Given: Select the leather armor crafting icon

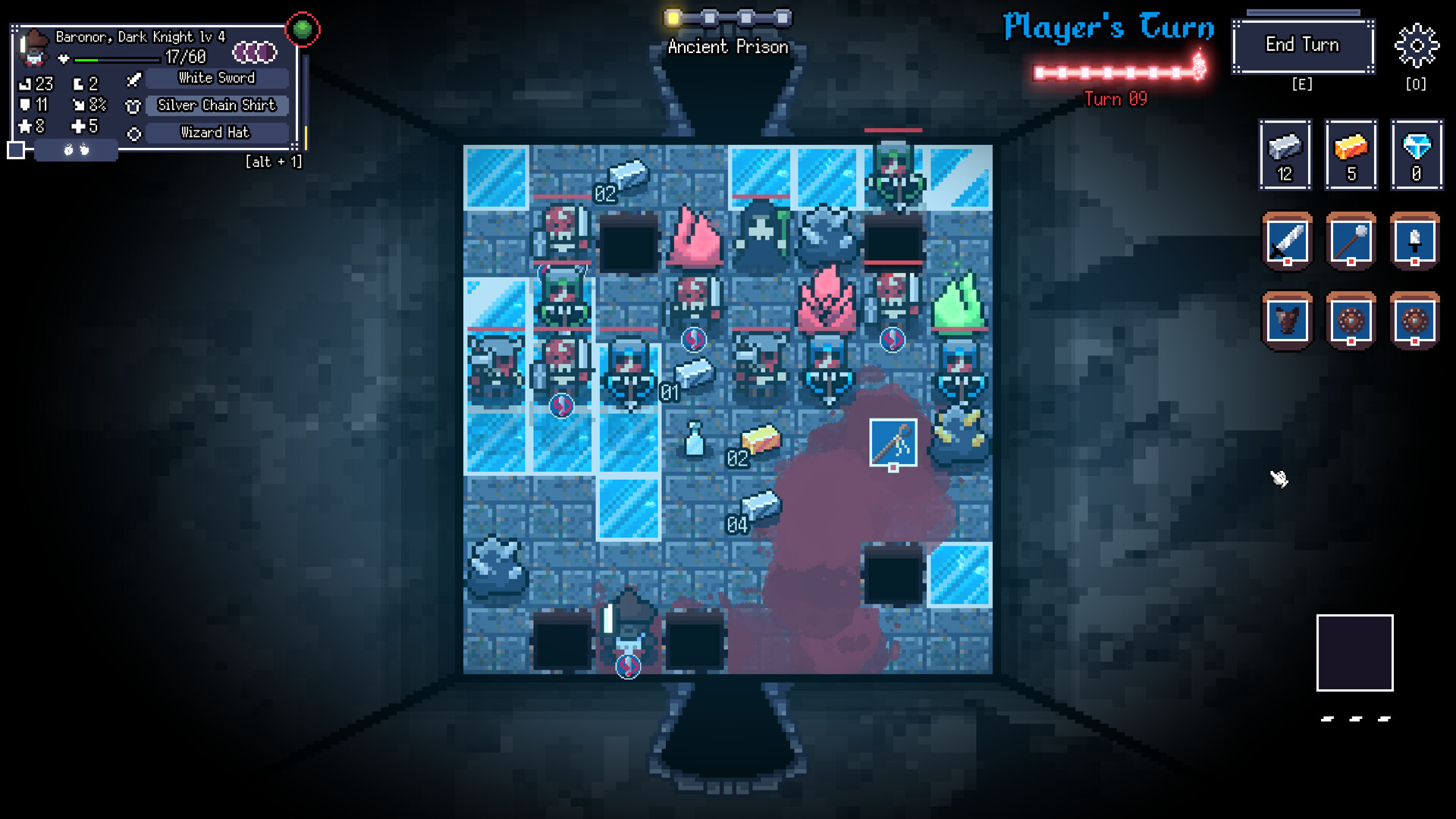Looking at the screenshot, I should point(1286,320).
